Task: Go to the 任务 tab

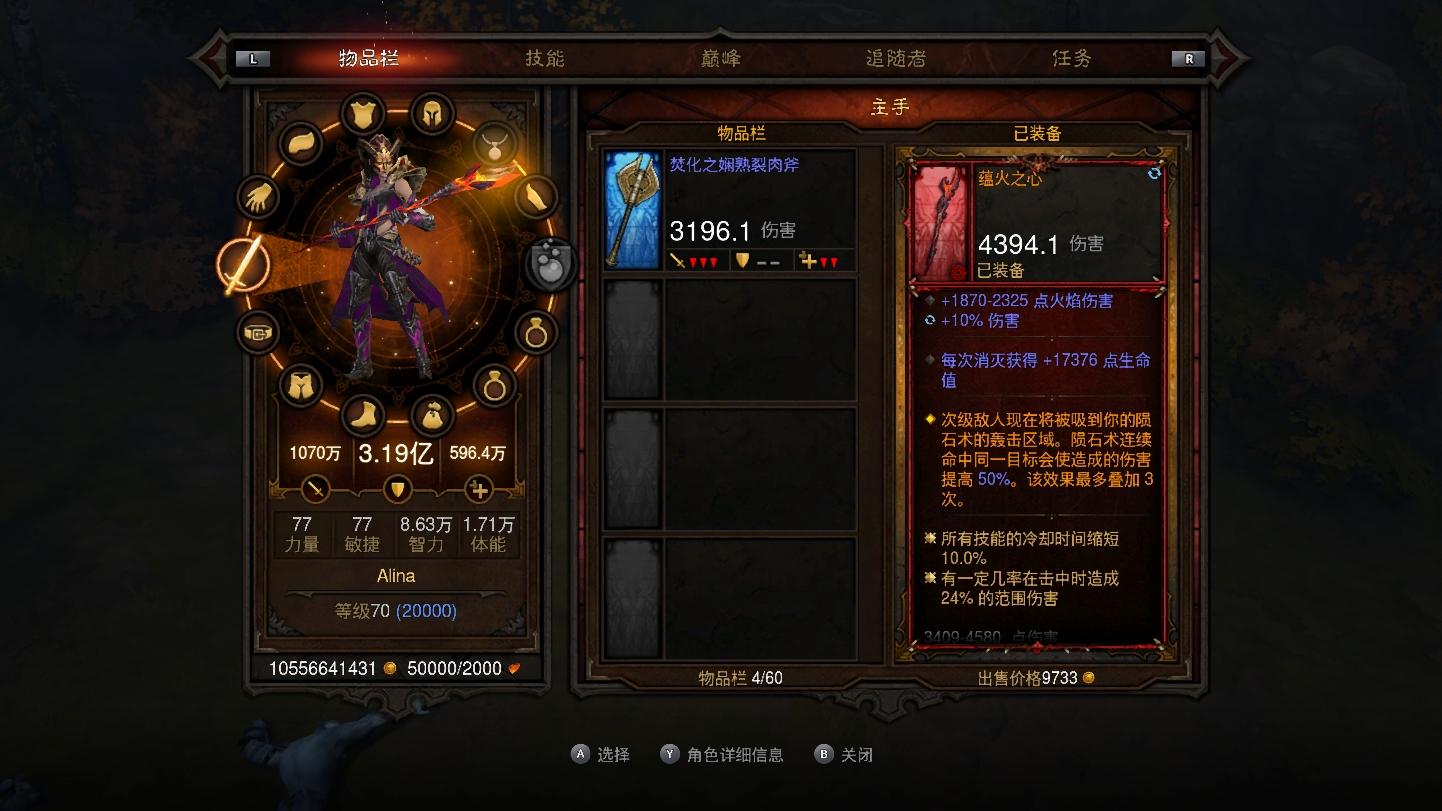Action: (1071, 58)
